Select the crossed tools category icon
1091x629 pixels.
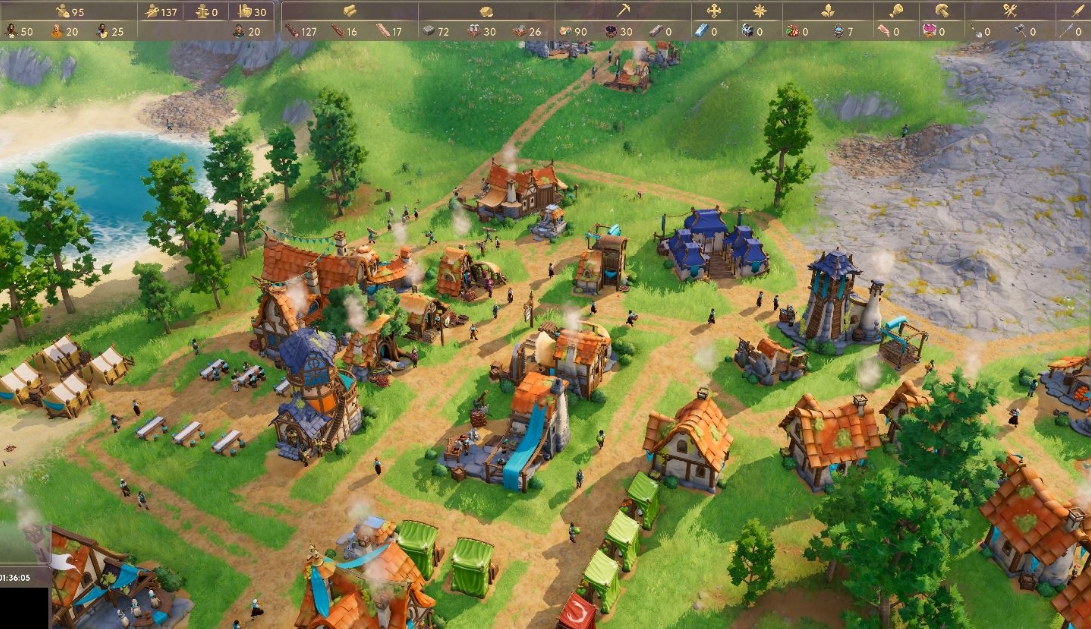[1009, 11]
